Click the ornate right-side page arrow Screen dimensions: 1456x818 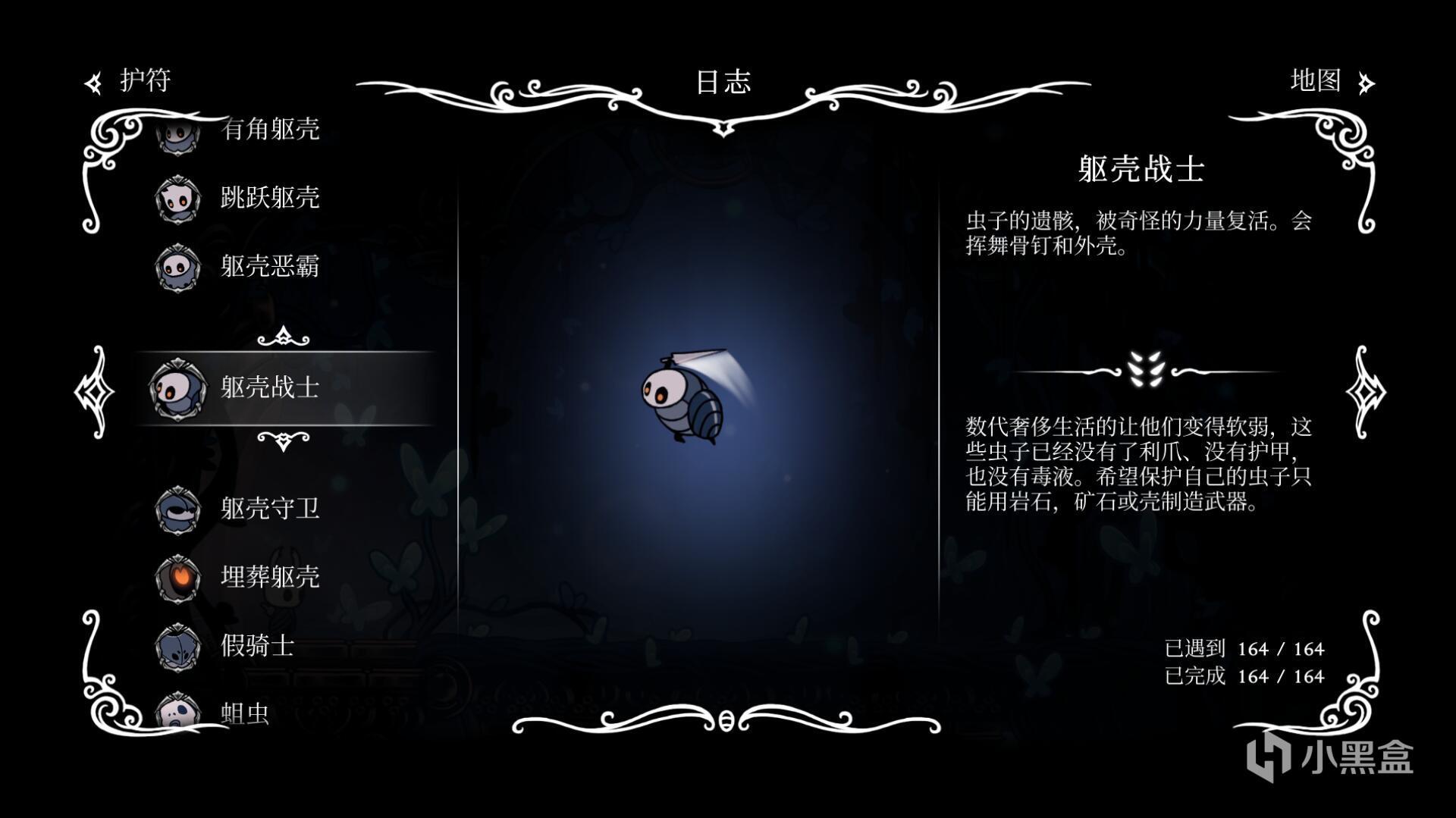pos(1365,391)
